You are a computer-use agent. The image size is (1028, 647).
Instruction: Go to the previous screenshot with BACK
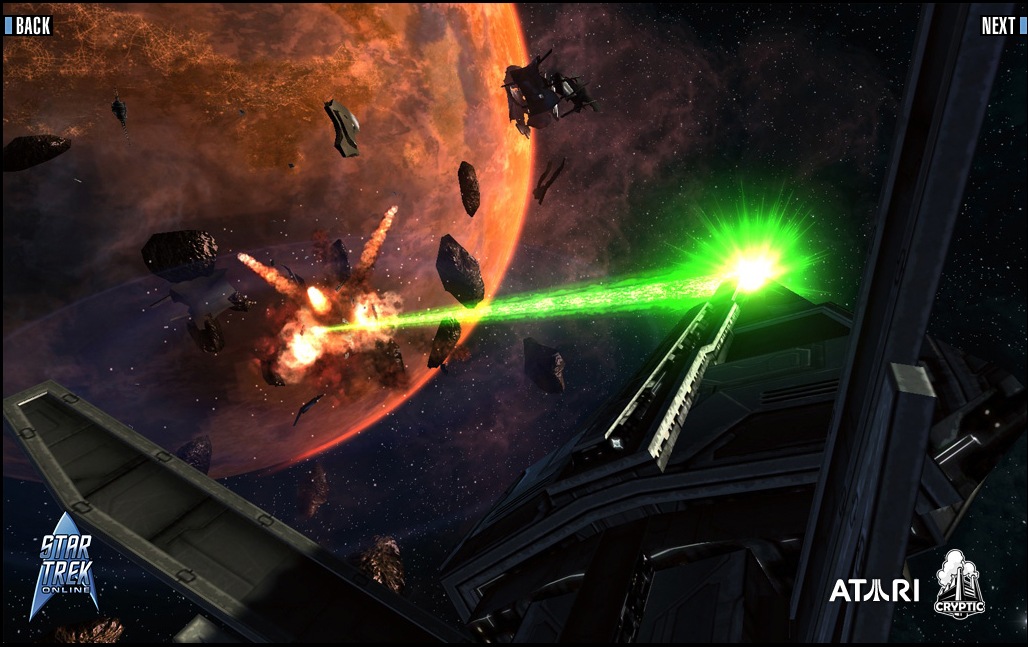29,26
